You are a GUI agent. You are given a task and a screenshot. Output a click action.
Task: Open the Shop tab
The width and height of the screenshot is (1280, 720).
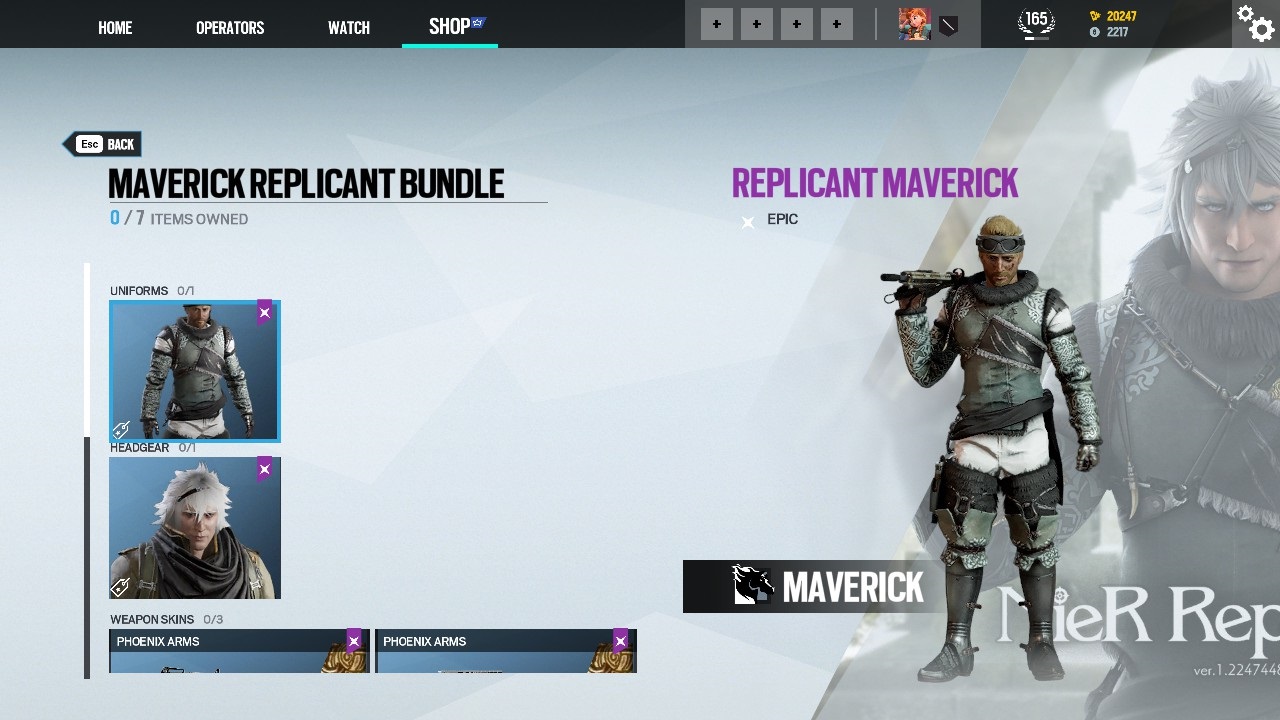449,27
